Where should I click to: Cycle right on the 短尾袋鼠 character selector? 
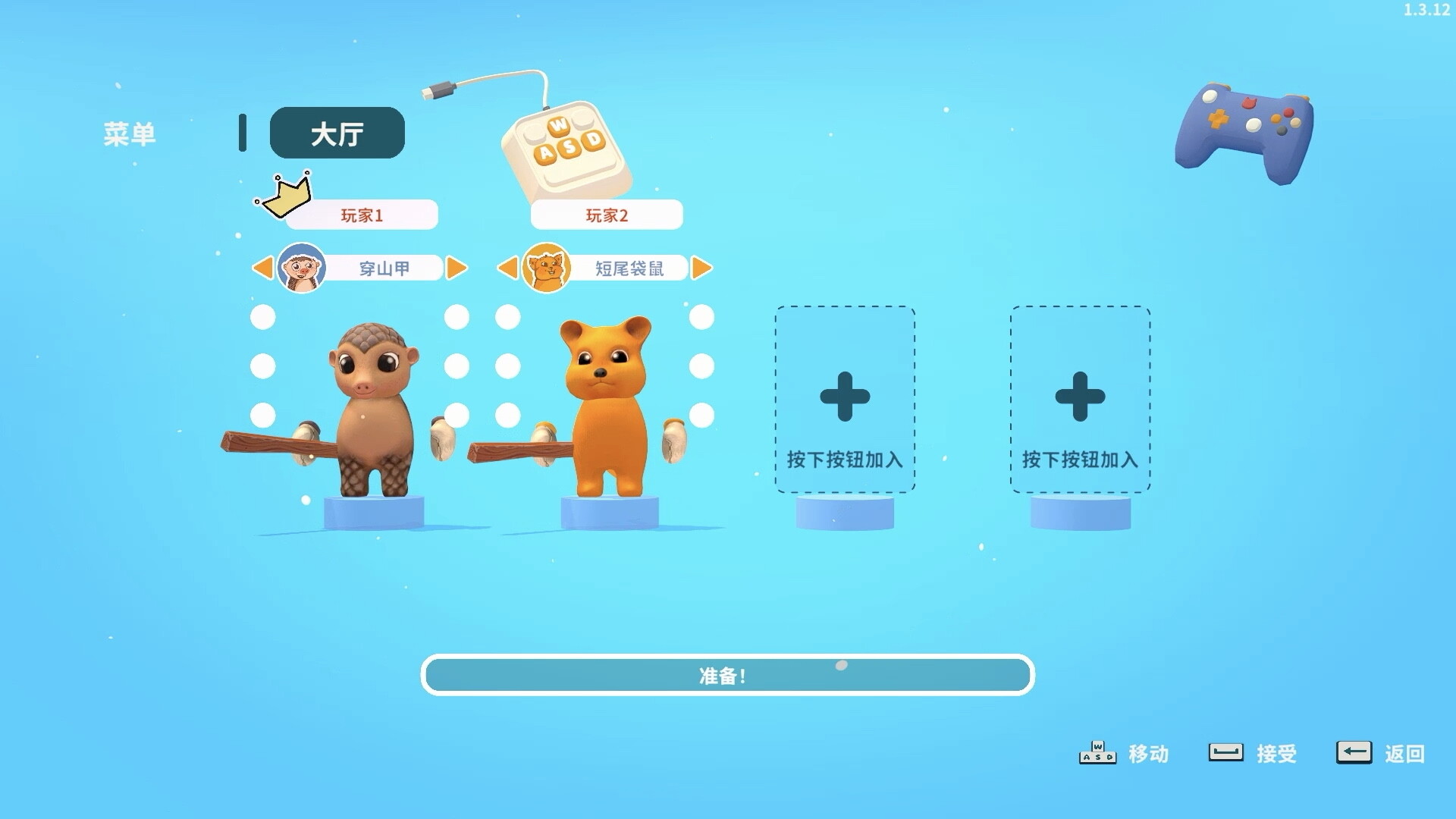(x=701, y=267)
